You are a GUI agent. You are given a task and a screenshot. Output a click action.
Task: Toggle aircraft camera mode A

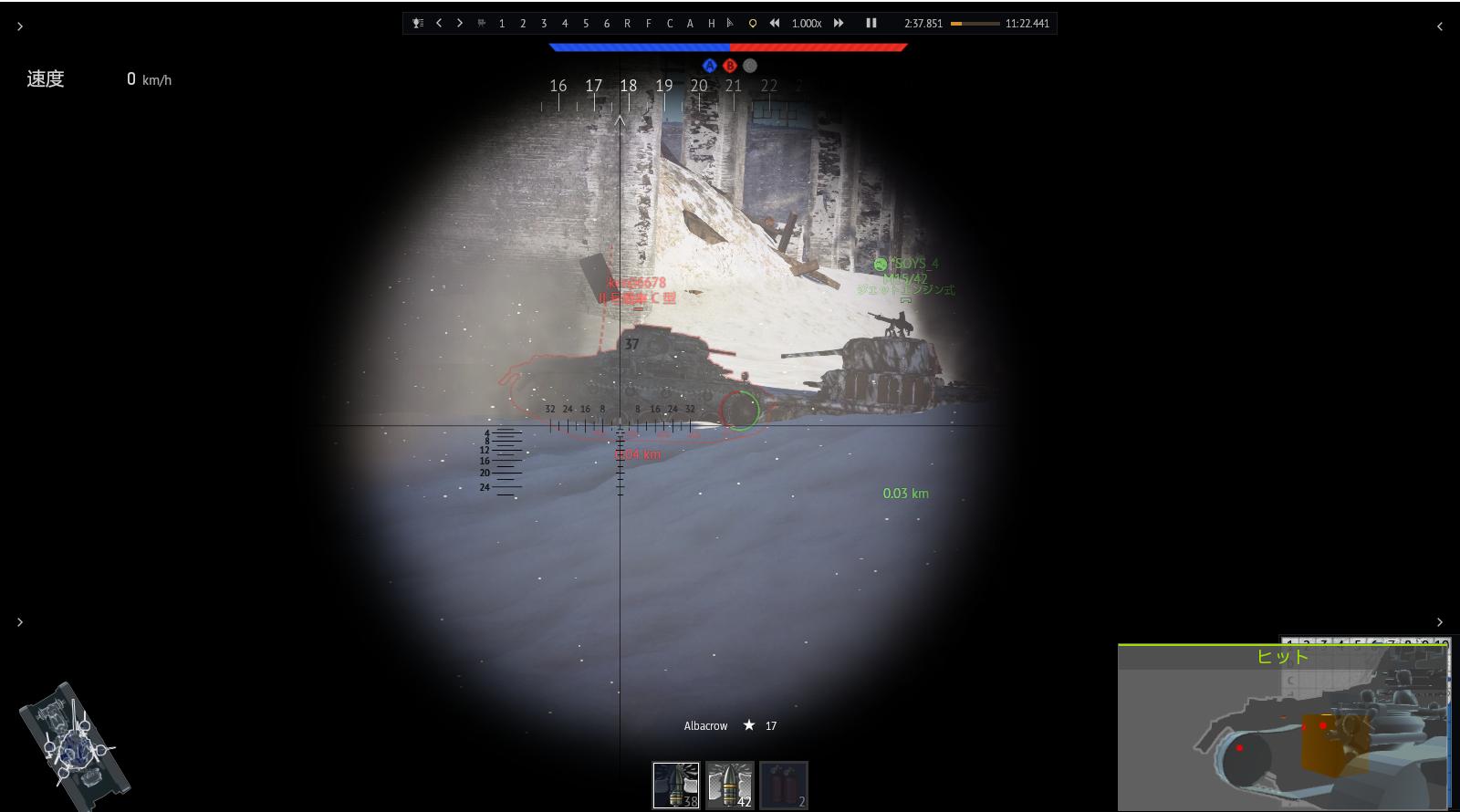point(690,22)
